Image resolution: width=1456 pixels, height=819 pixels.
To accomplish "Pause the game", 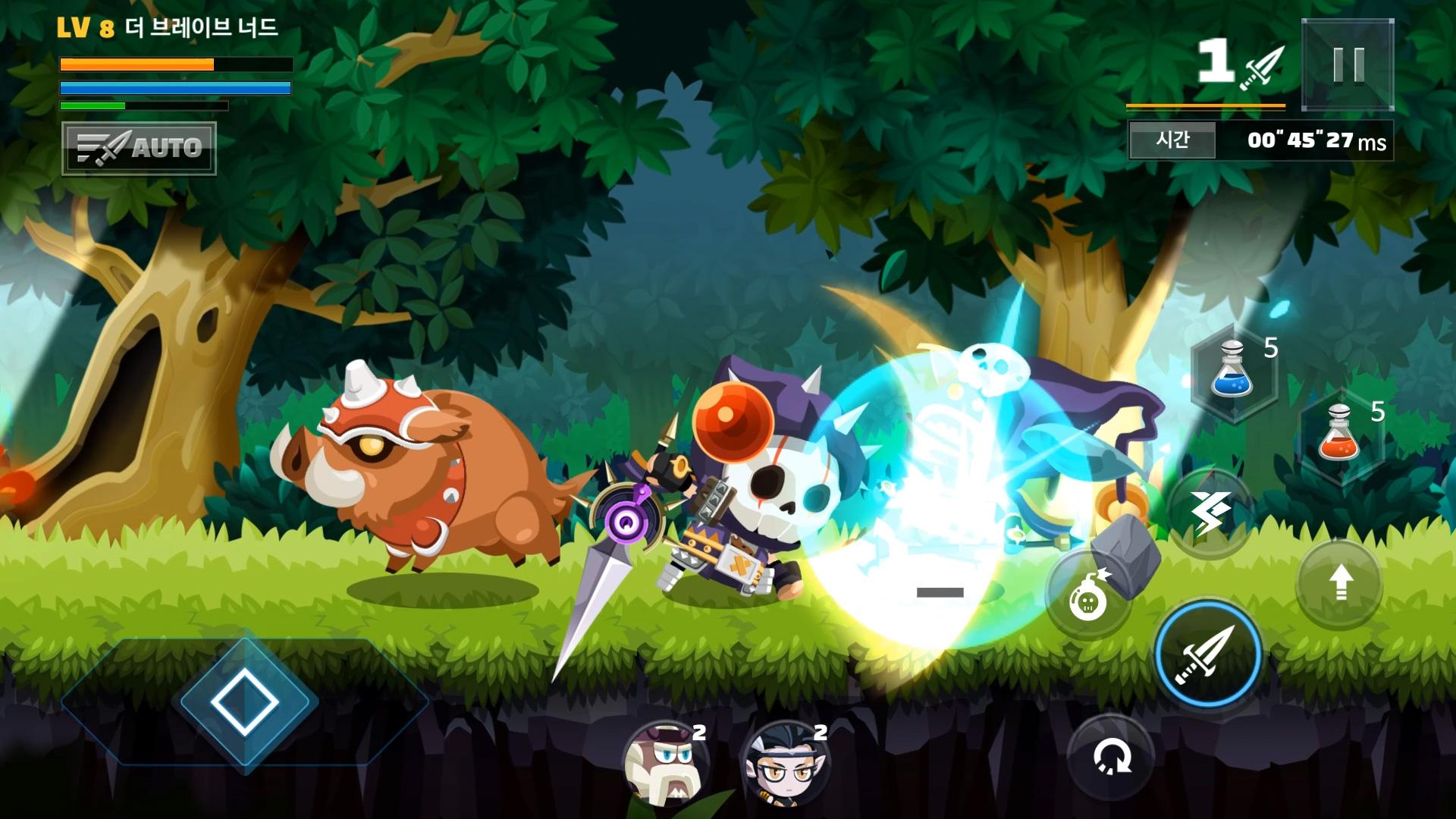I will [x=1348, y=65].
